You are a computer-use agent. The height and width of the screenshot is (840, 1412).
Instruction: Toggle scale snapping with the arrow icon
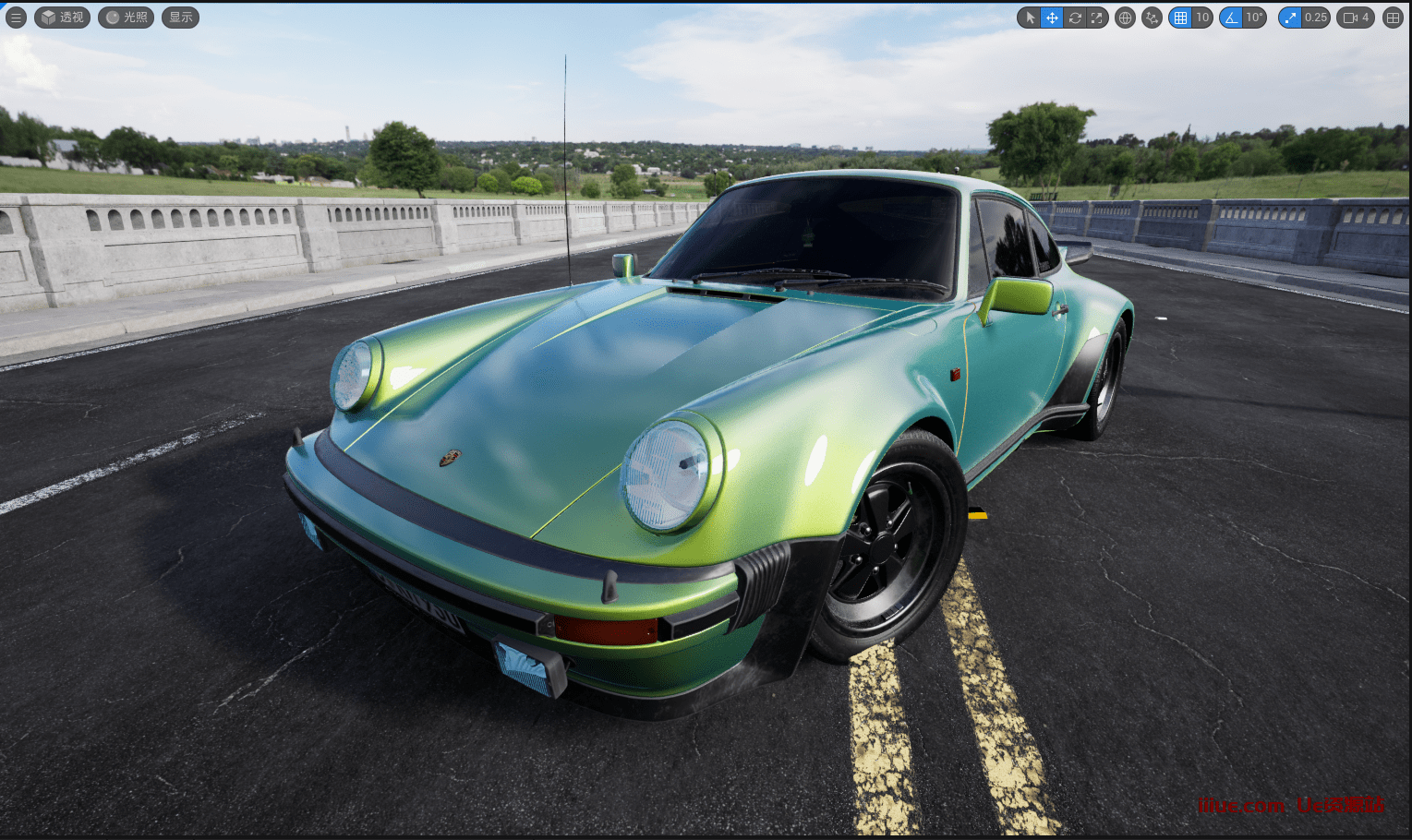tap(1290, 18)
